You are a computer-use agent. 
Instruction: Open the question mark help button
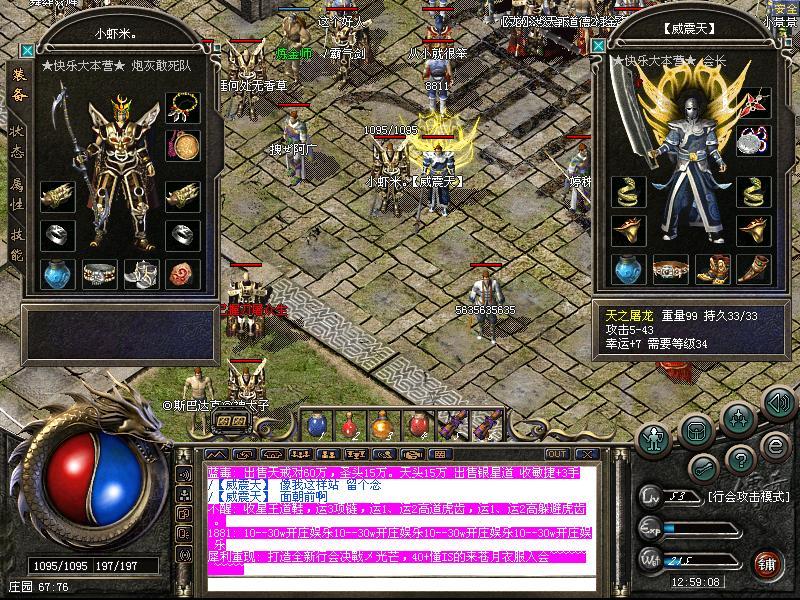(x=741, y=460)
